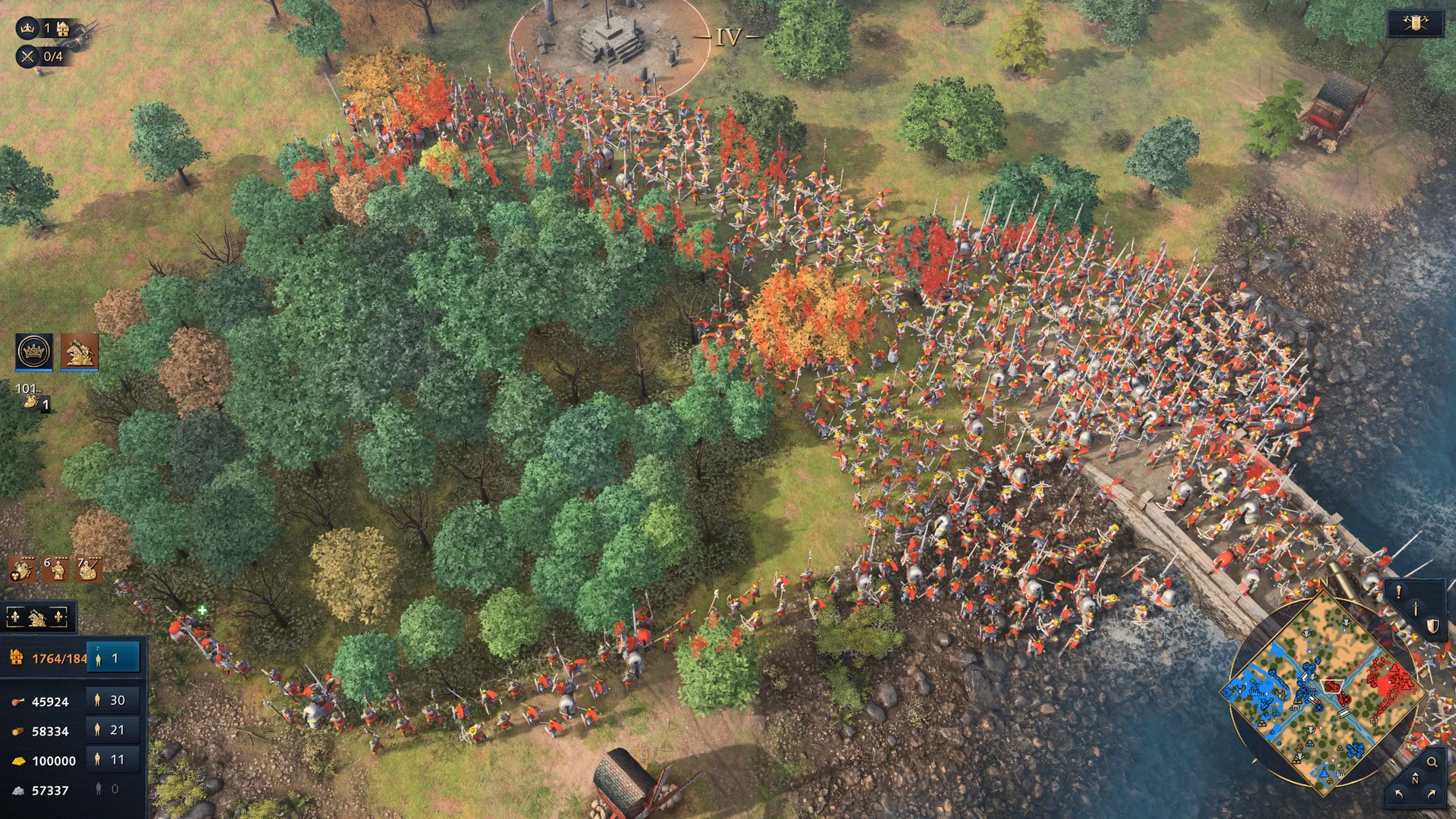Image resolution: width=1456 pixels, height=819 pixels.
Task: Open the crown victory objective tracker
Action: [x=28, y=28]
